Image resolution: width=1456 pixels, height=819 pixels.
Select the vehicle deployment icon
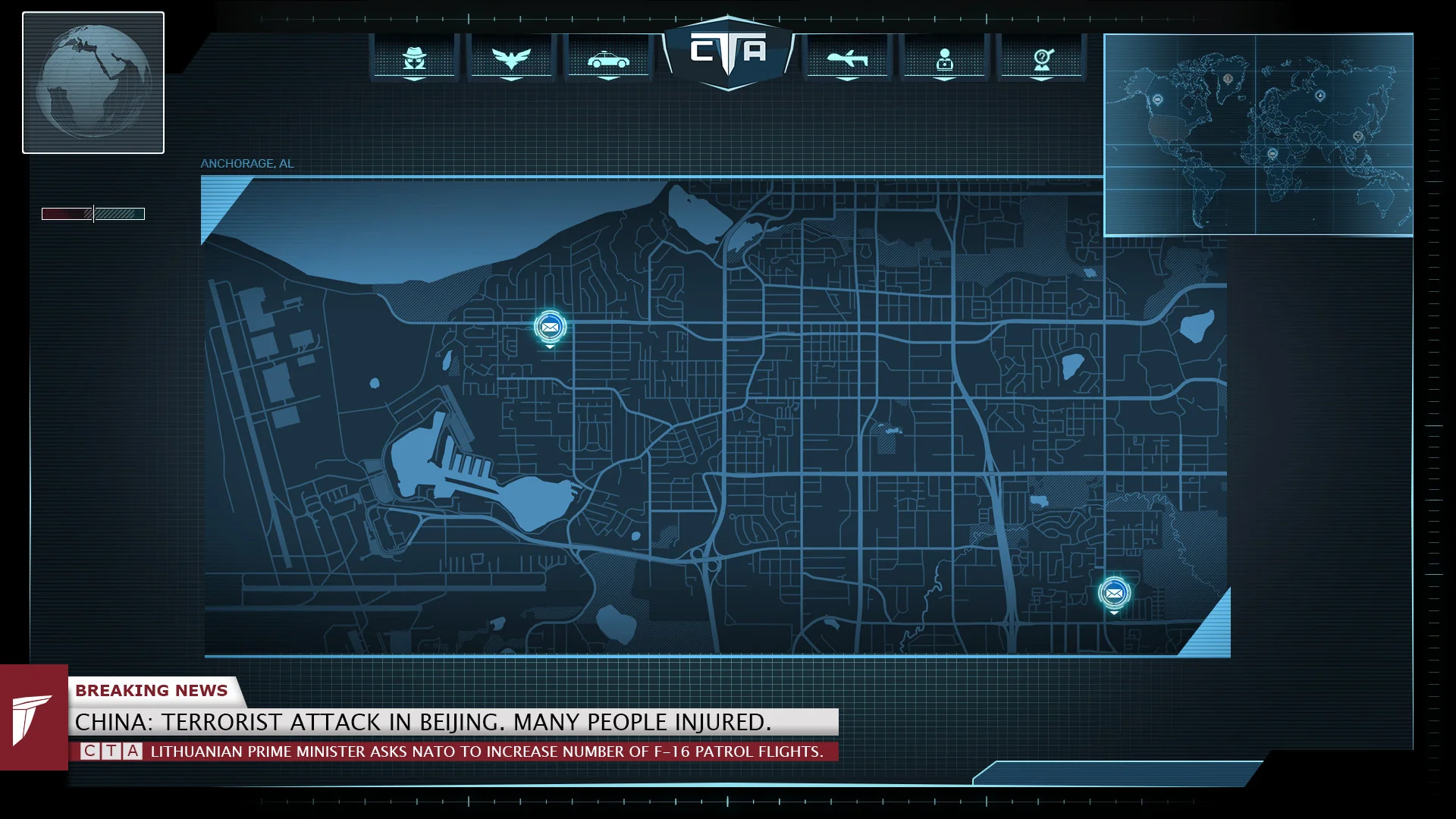(609, 59)
